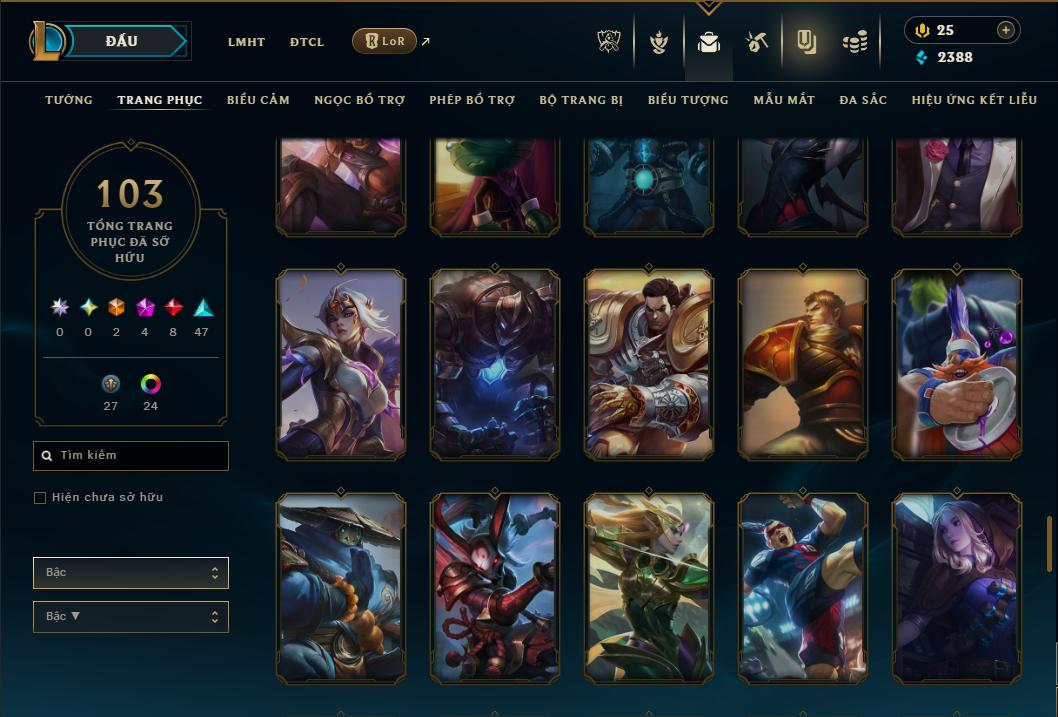Show the BỘ TRANG BỊ tab

coord(581,100)
